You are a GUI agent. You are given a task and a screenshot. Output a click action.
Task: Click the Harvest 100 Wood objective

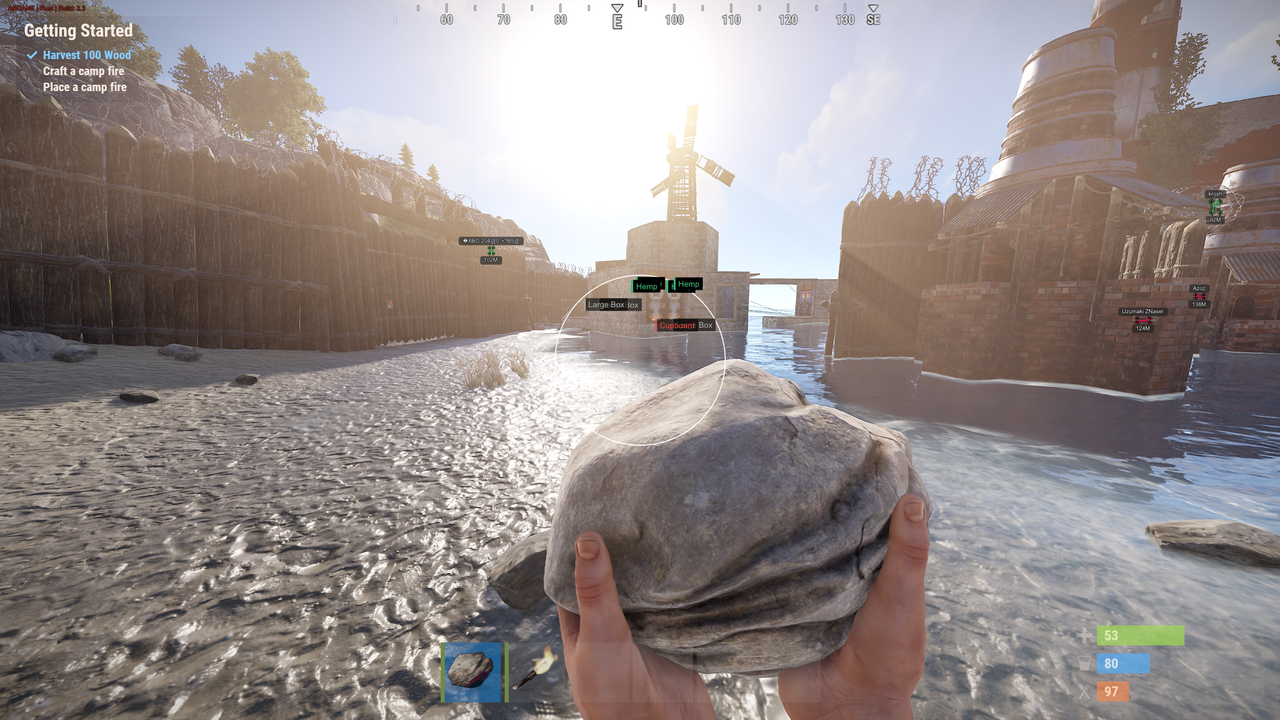[87, 55]
